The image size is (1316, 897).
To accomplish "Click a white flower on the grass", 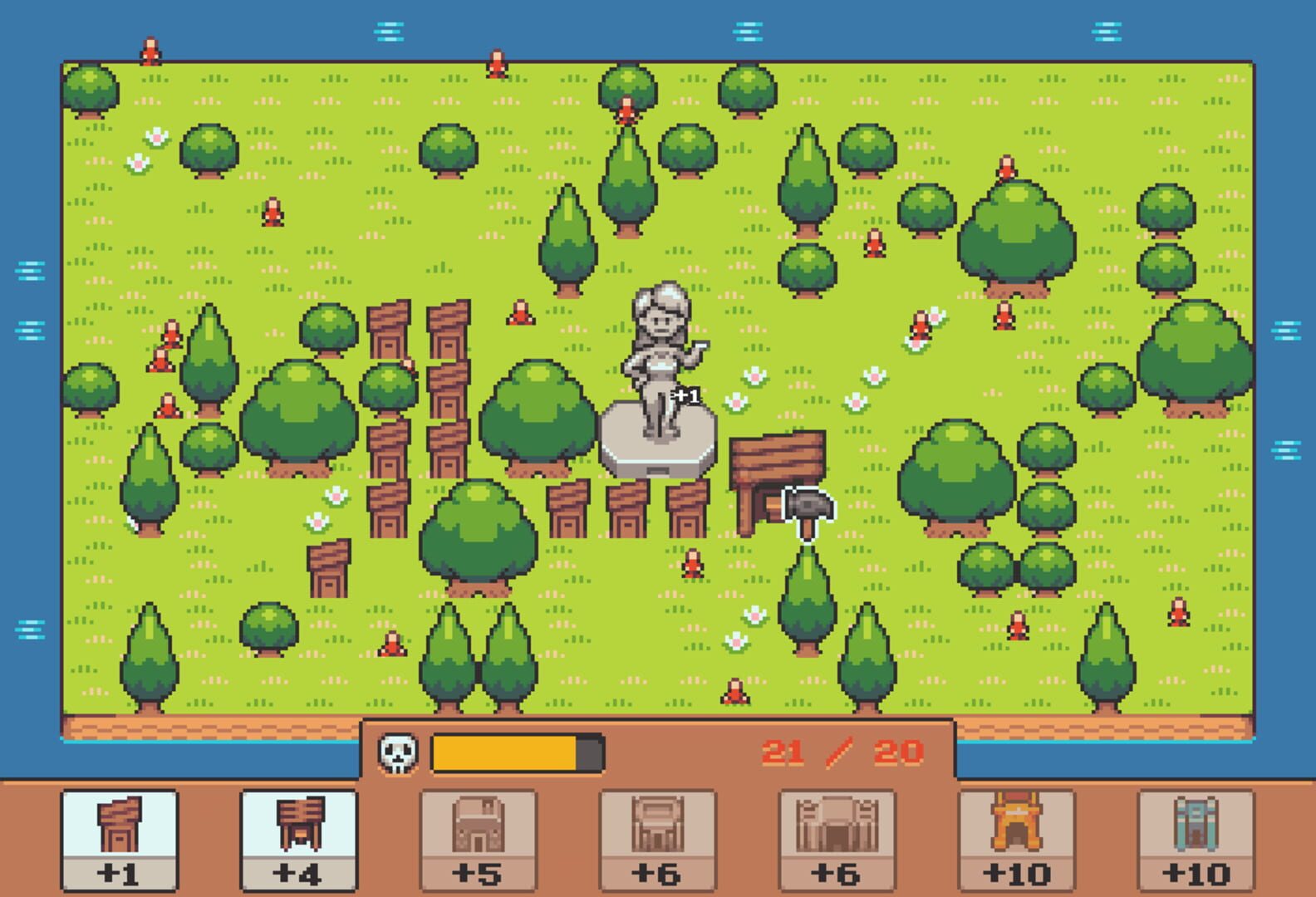I will point(754,378).
